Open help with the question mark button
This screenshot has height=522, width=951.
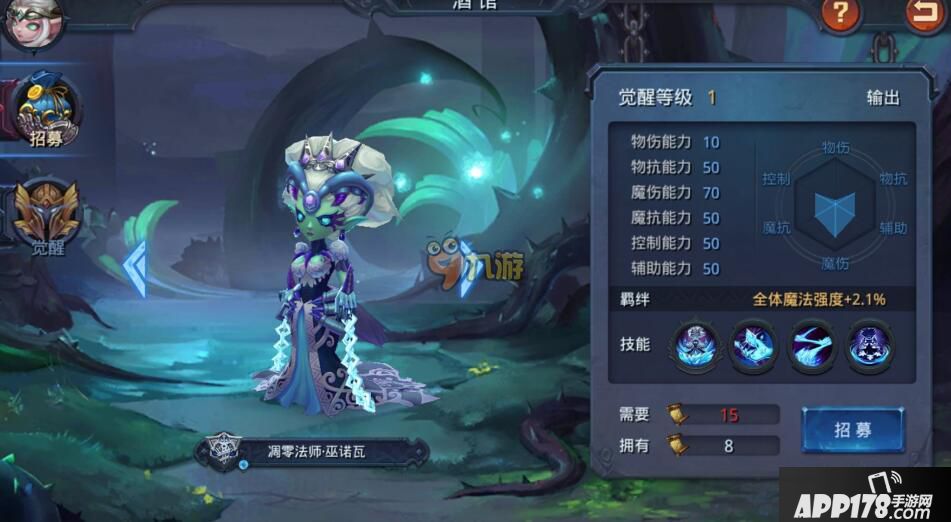[841, 14]
